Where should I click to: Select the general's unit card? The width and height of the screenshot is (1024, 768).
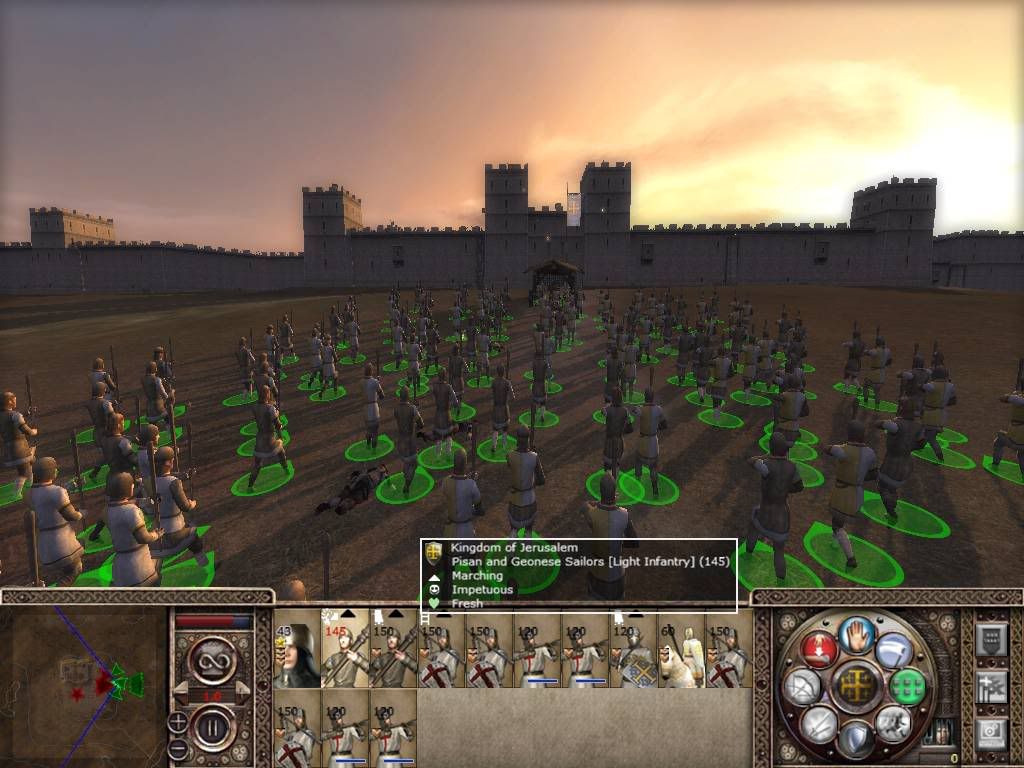(296, 650)
